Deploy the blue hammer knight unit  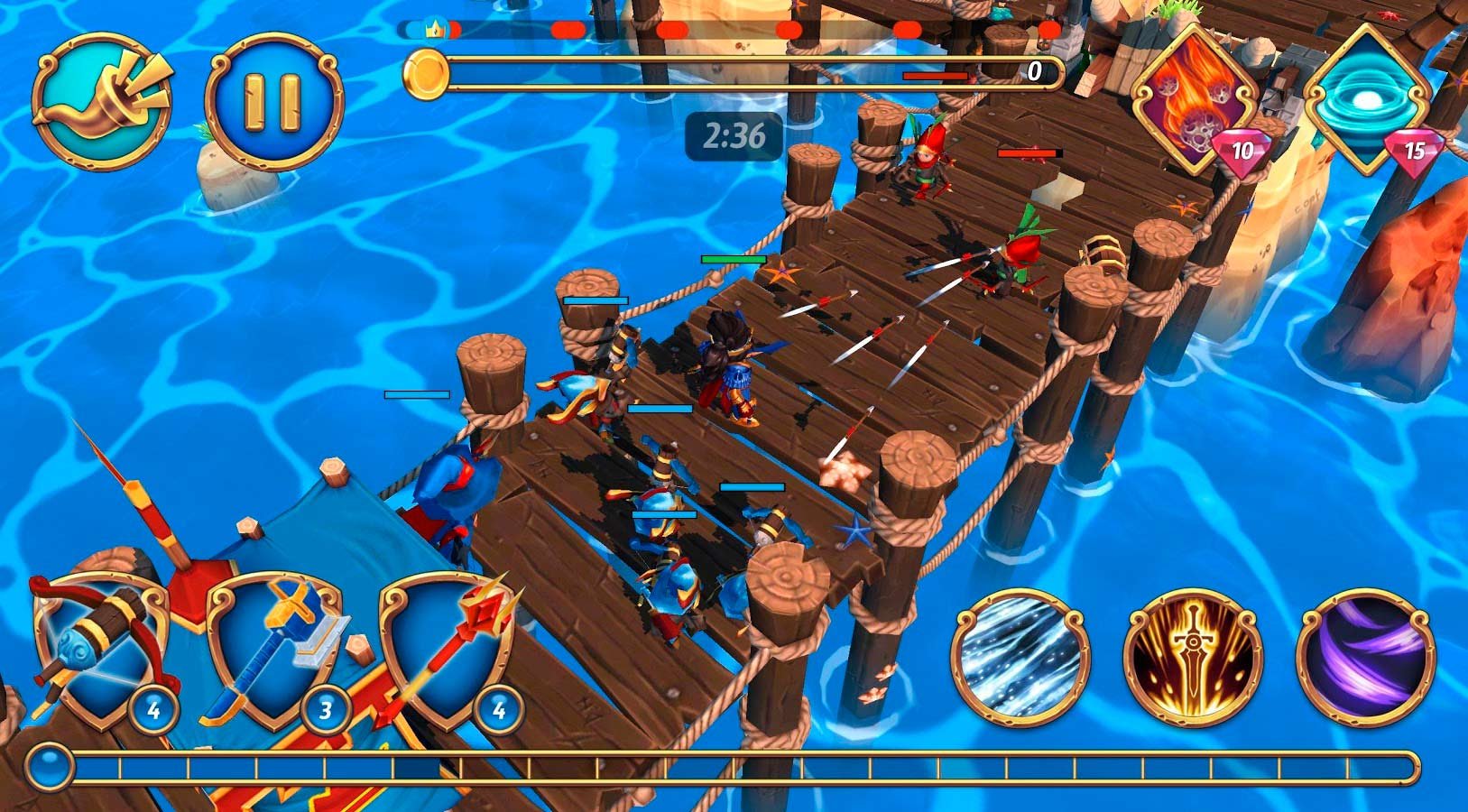click(273, 650)
